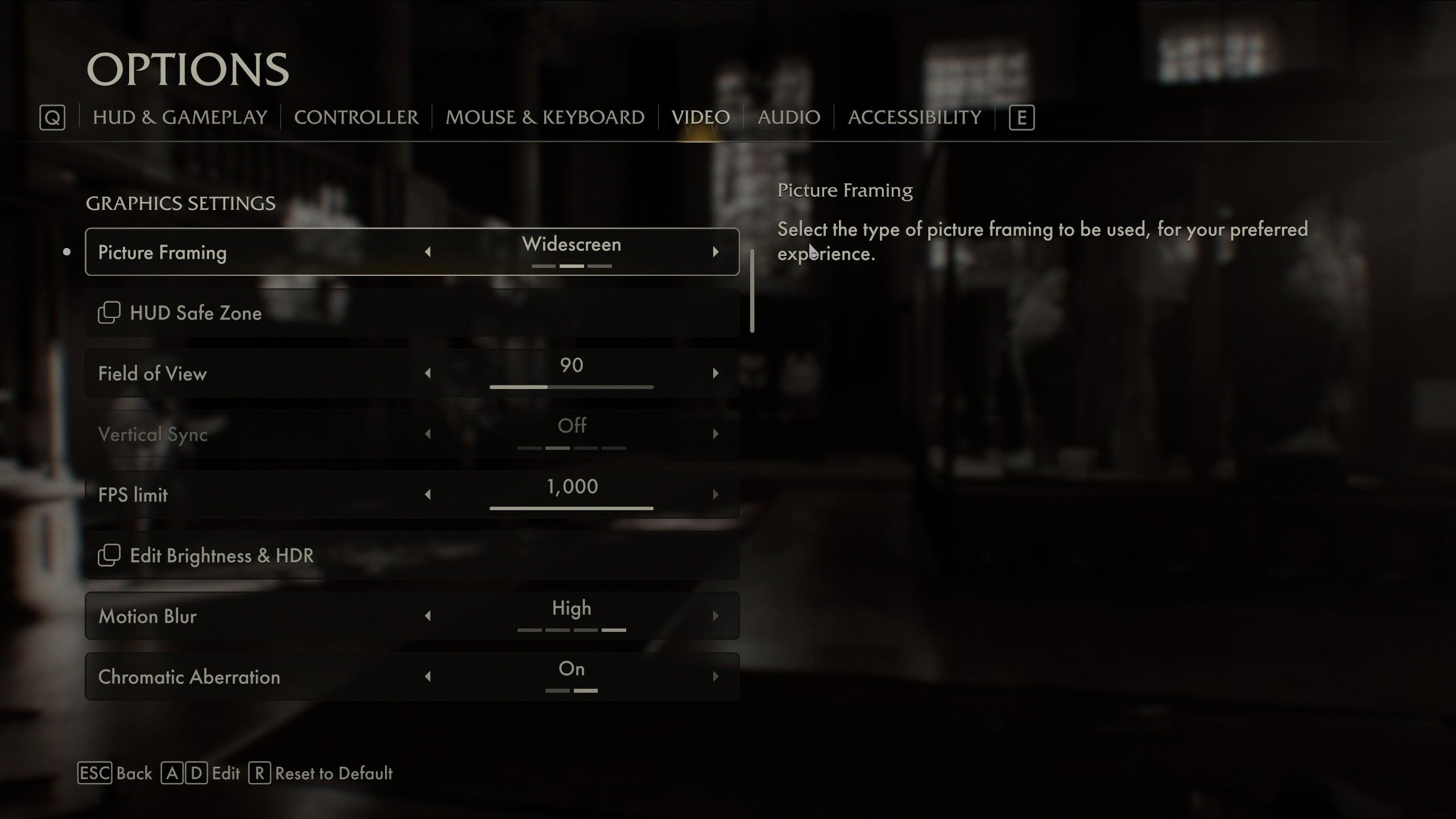The width and height of the screenshot is (1456, 819).
Task: Reduce Motion Blur using its left arrow
Action: coord(428,616)
